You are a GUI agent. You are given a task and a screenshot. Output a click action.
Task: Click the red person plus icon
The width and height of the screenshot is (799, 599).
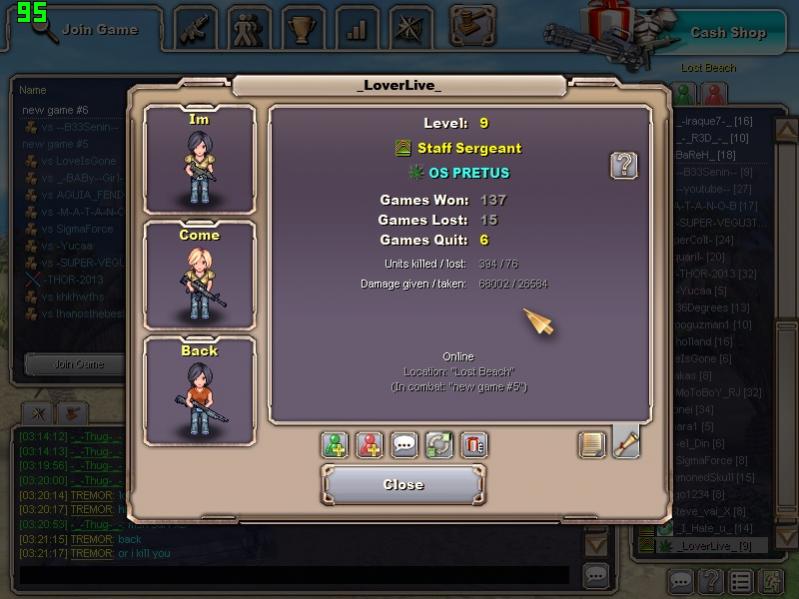point(370,445)
